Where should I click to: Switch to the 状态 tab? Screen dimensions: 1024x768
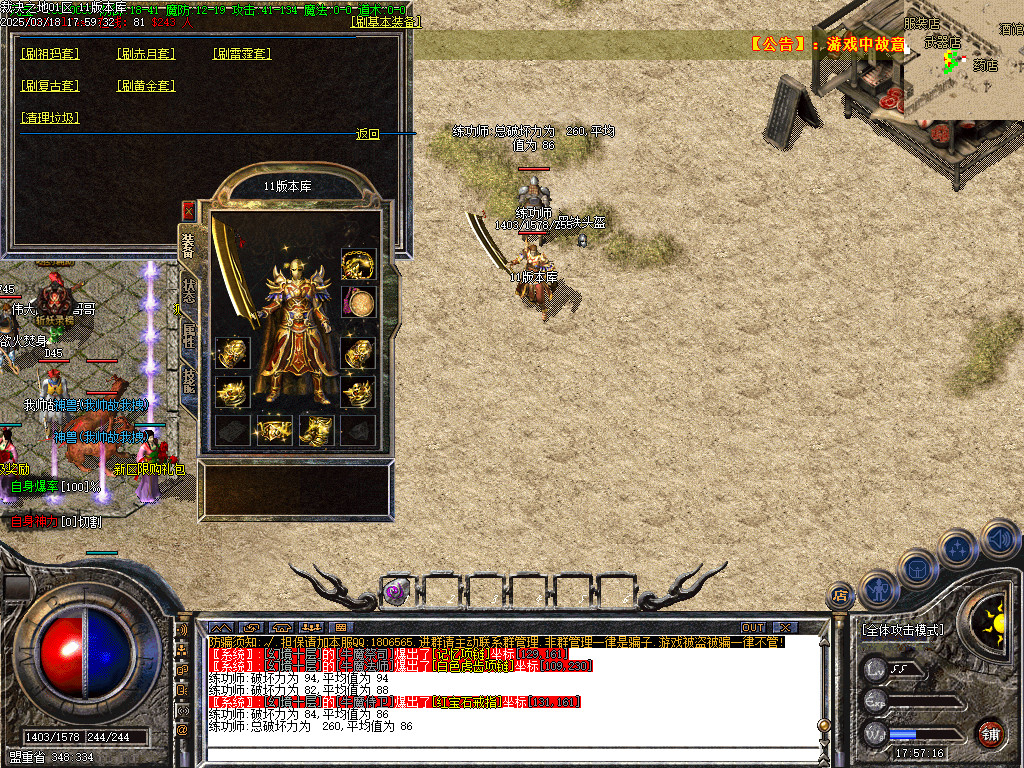point(188,290)
